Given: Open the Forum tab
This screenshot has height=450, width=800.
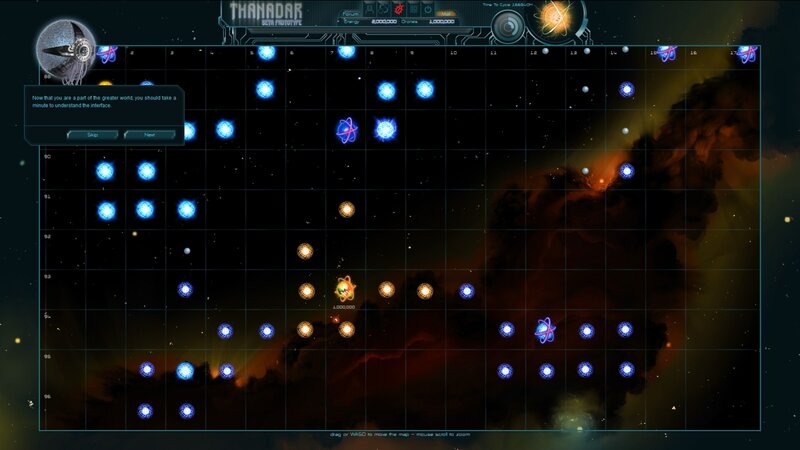Looking at the screenshot, I should pos(351,12).
